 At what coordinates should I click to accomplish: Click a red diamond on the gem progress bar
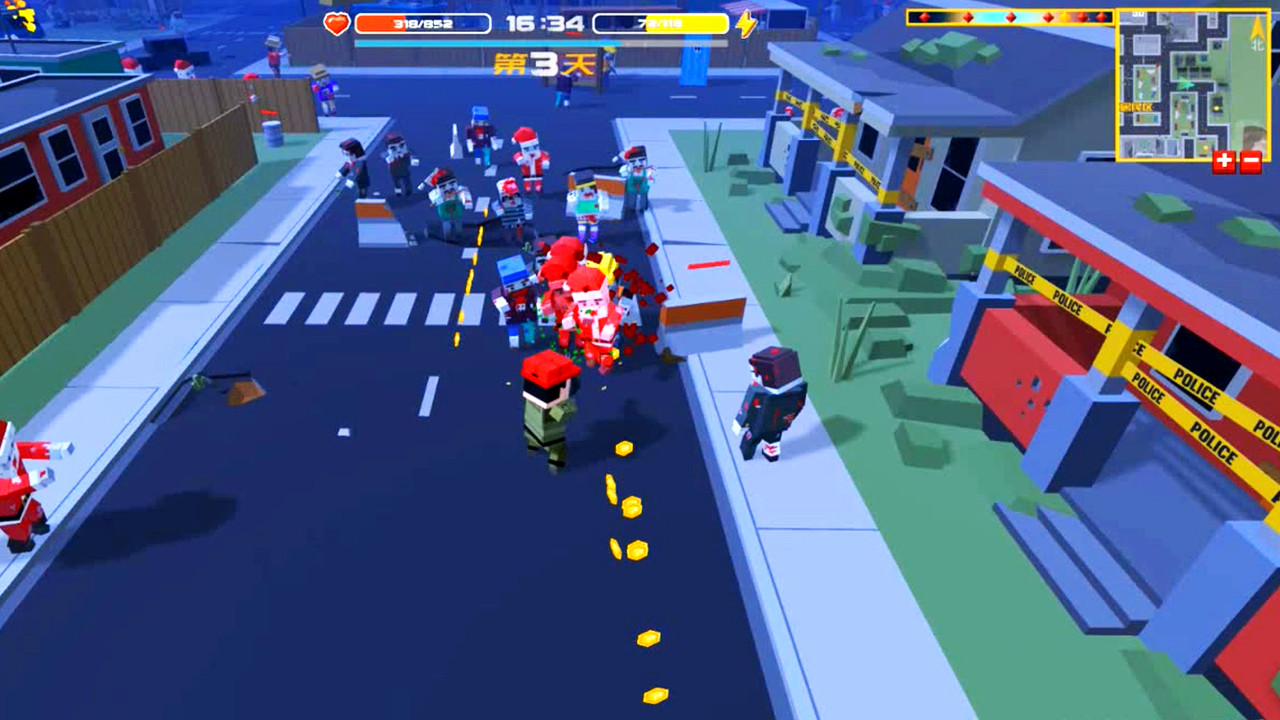tap(966, 17)
